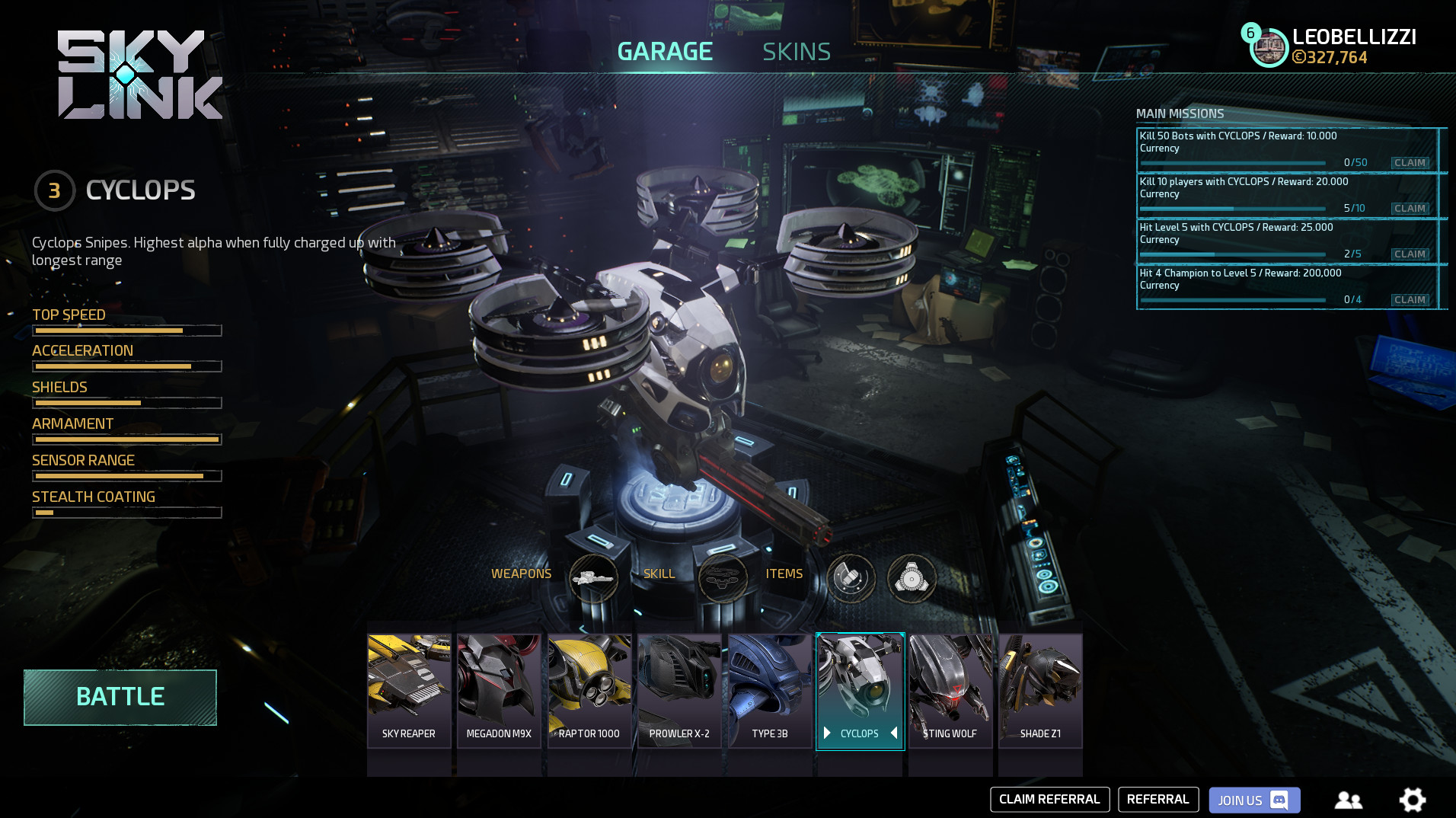The height and width of the screenshot is (818, 1456).
Task: Start a match with the BATTLE button
Action: click(x=120, y=697)
